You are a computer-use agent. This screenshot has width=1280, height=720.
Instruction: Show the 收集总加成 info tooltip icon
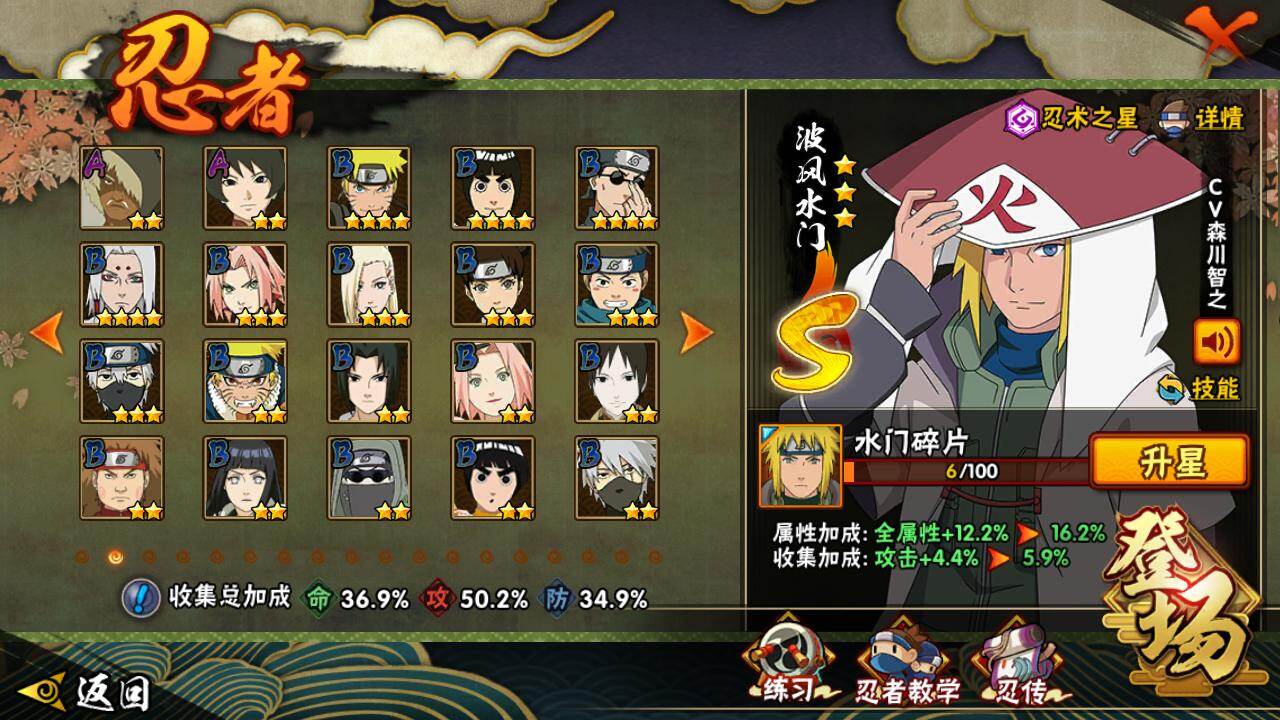[141, 598]
